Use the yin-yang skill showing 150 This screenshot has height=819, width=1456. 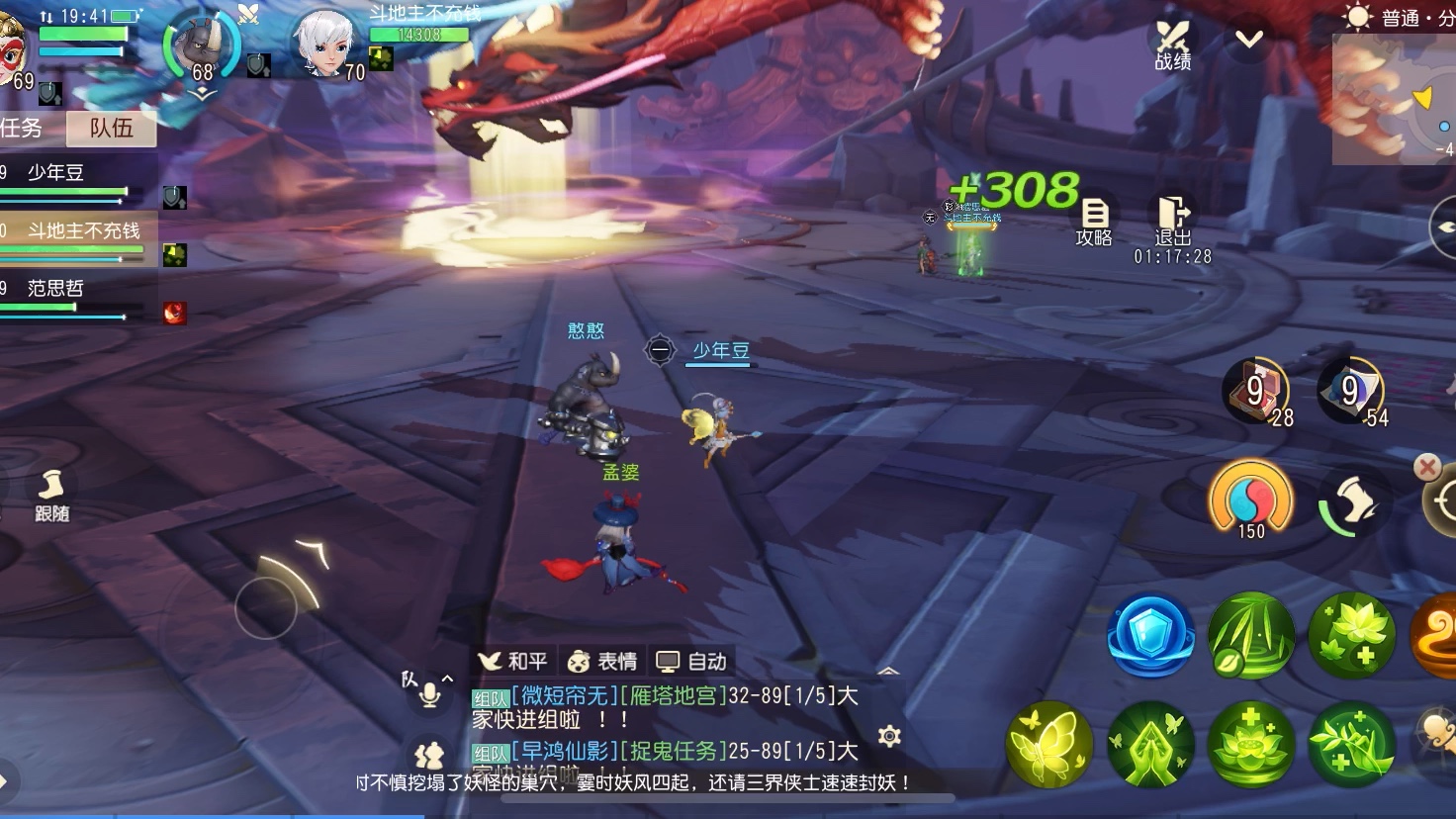click(1251, 498)
